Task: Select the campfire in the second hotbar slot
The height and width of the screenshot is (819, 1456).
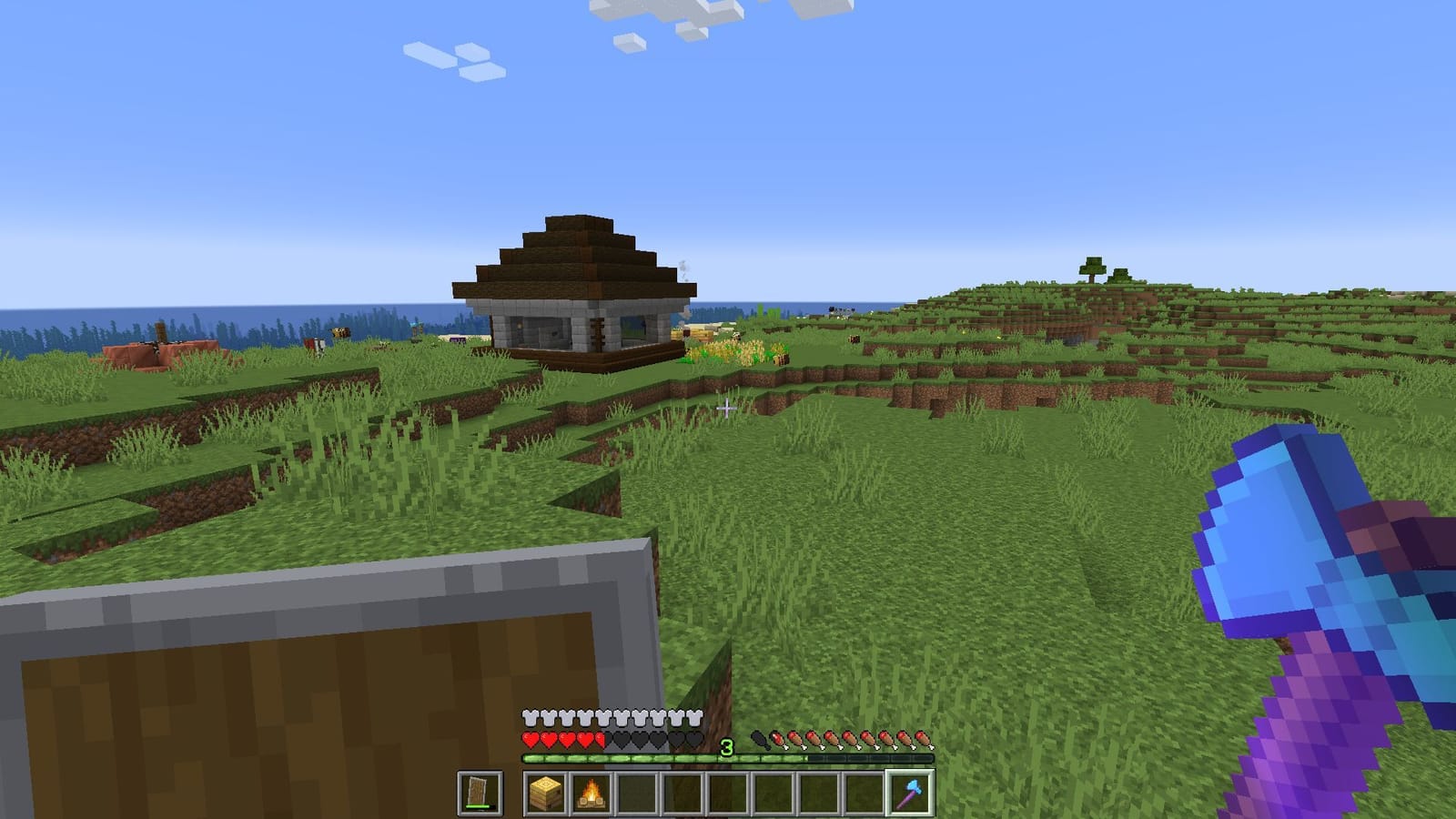Action: tap(593, 793)
